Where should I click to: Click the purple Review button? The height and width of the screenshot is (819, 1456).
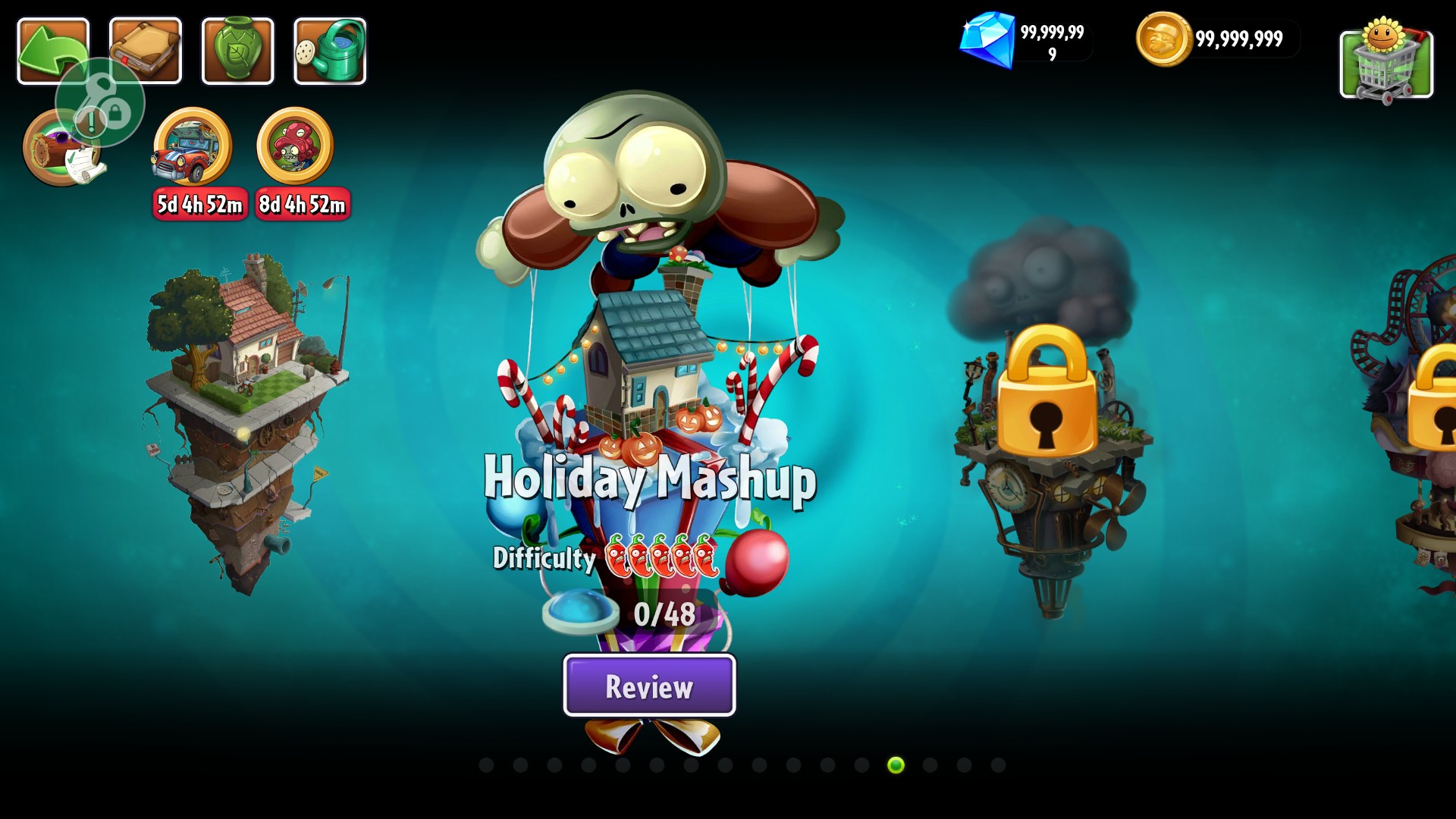point(649,686)
